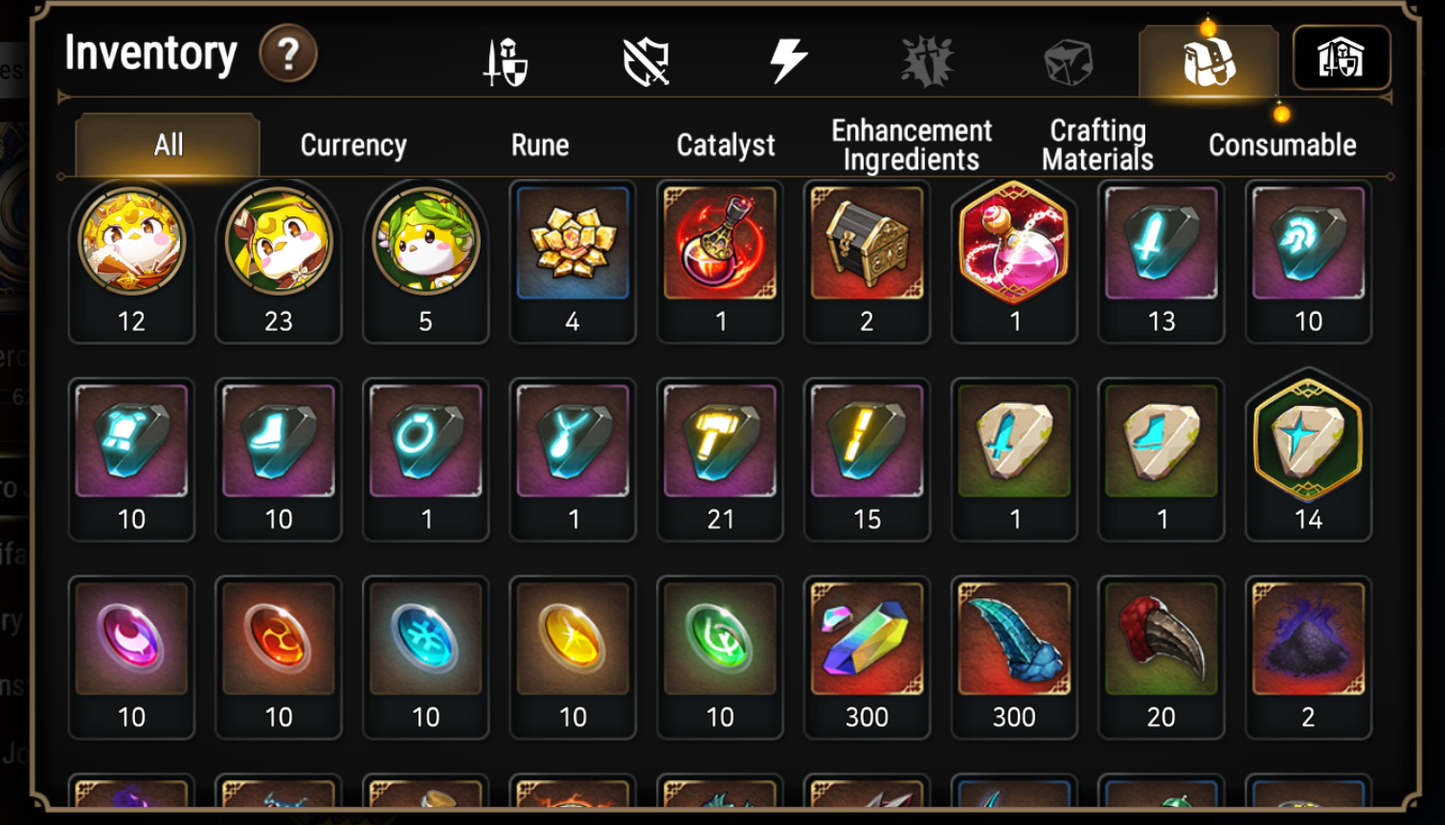
Task: Pick the red potion flask item
Action: point(720,243)
